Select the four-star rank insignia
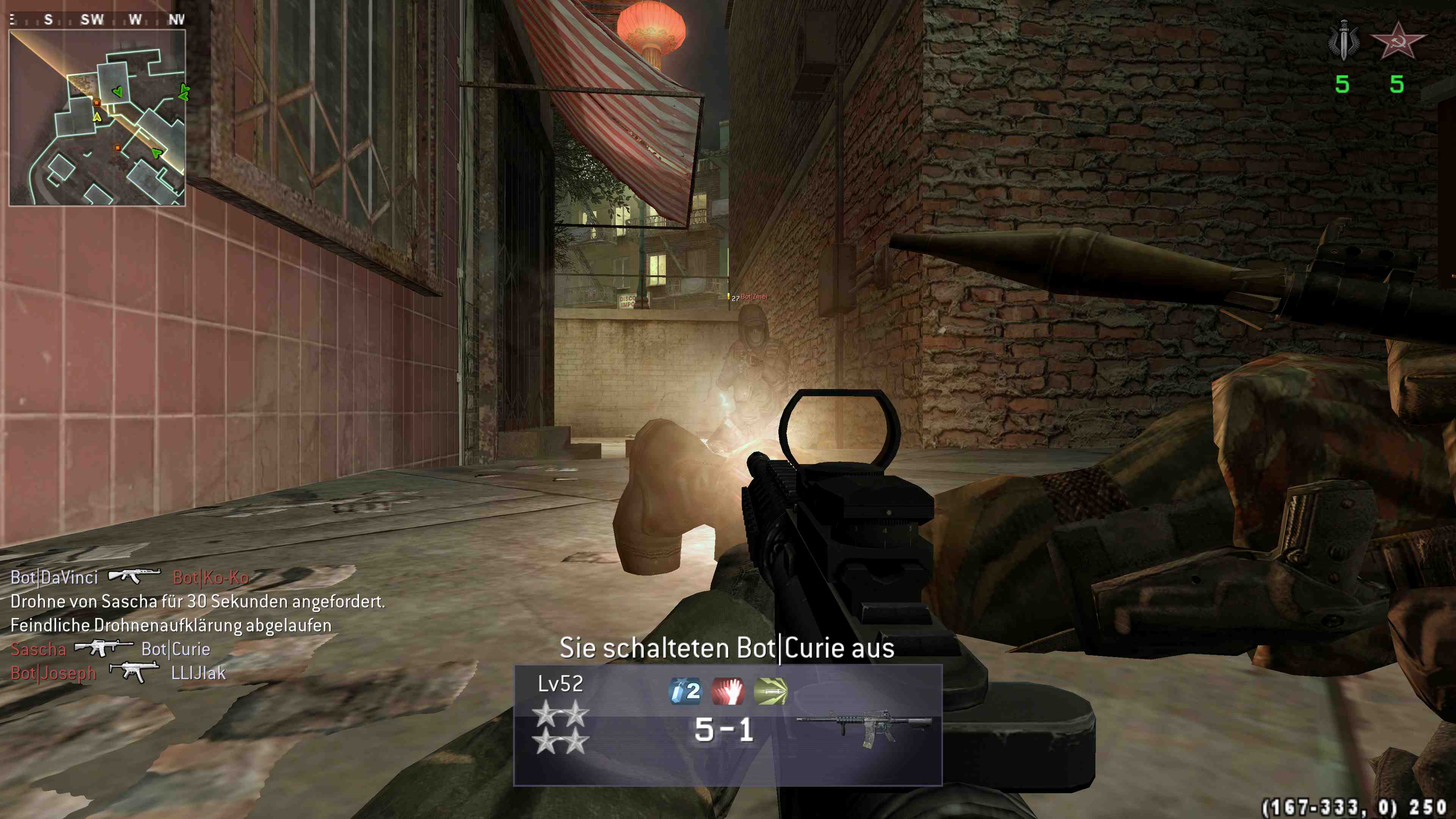This screenshot has height=819, width=1456. click(561, 728)
